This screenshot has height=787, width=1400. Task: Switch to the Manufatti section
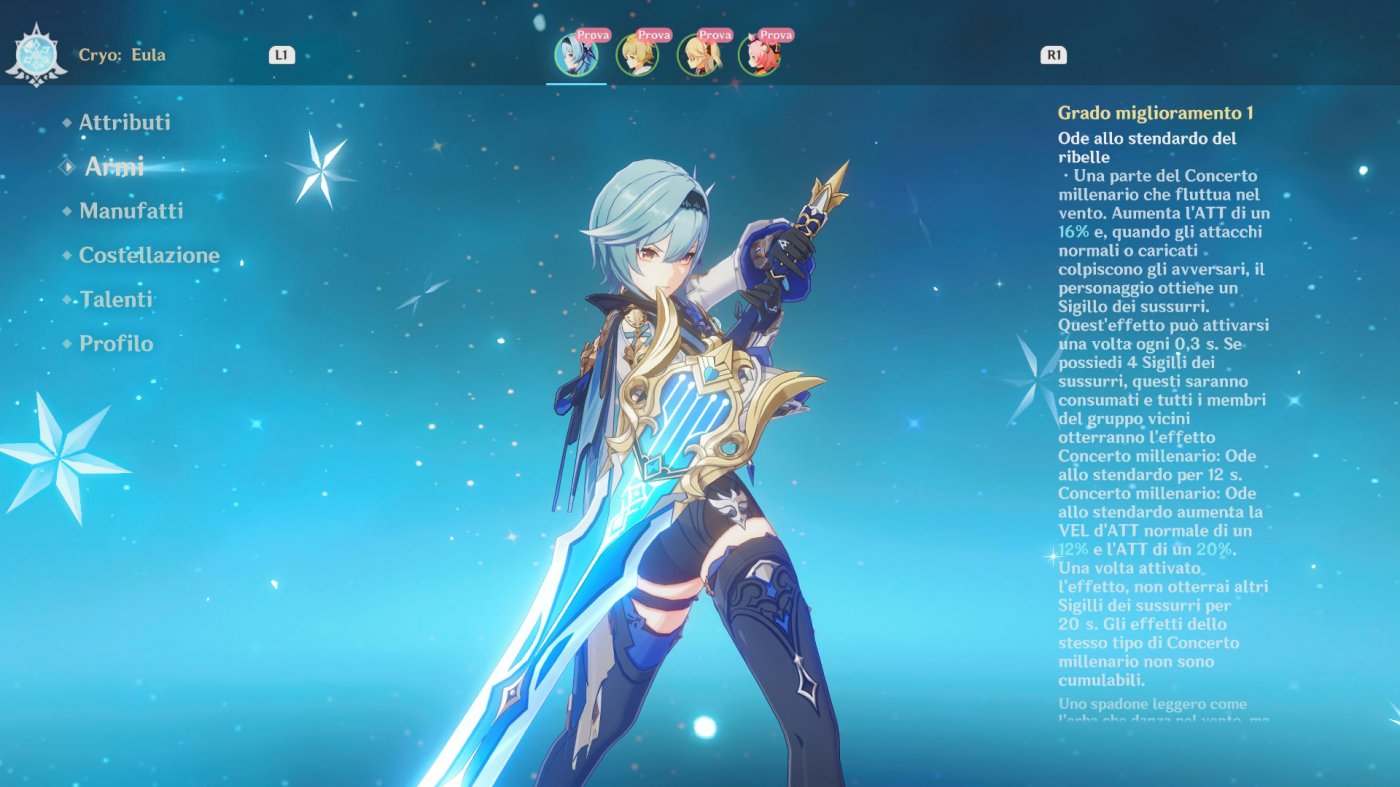(130, 211)
